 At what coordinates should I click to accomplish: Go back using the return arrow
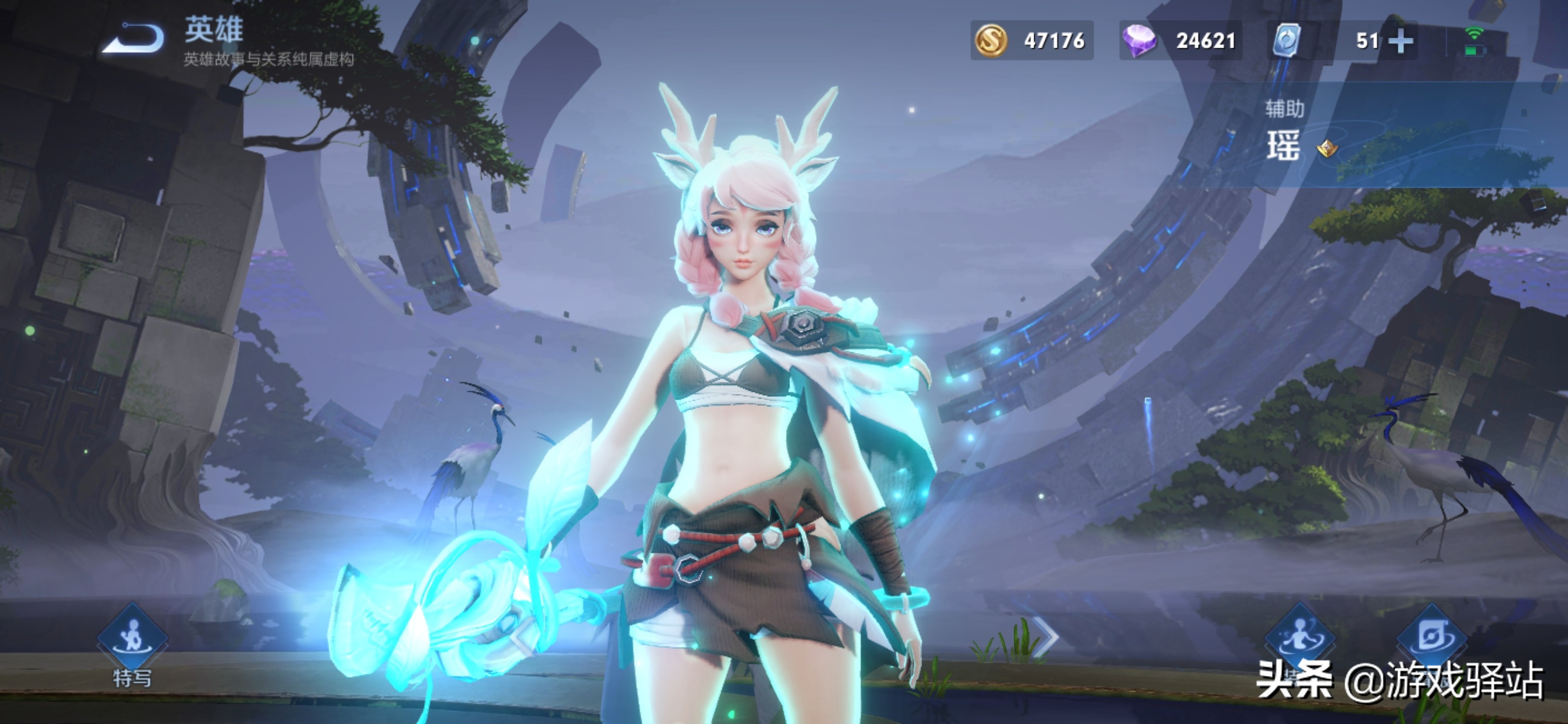pyautogui.click(x=133, y=38)
